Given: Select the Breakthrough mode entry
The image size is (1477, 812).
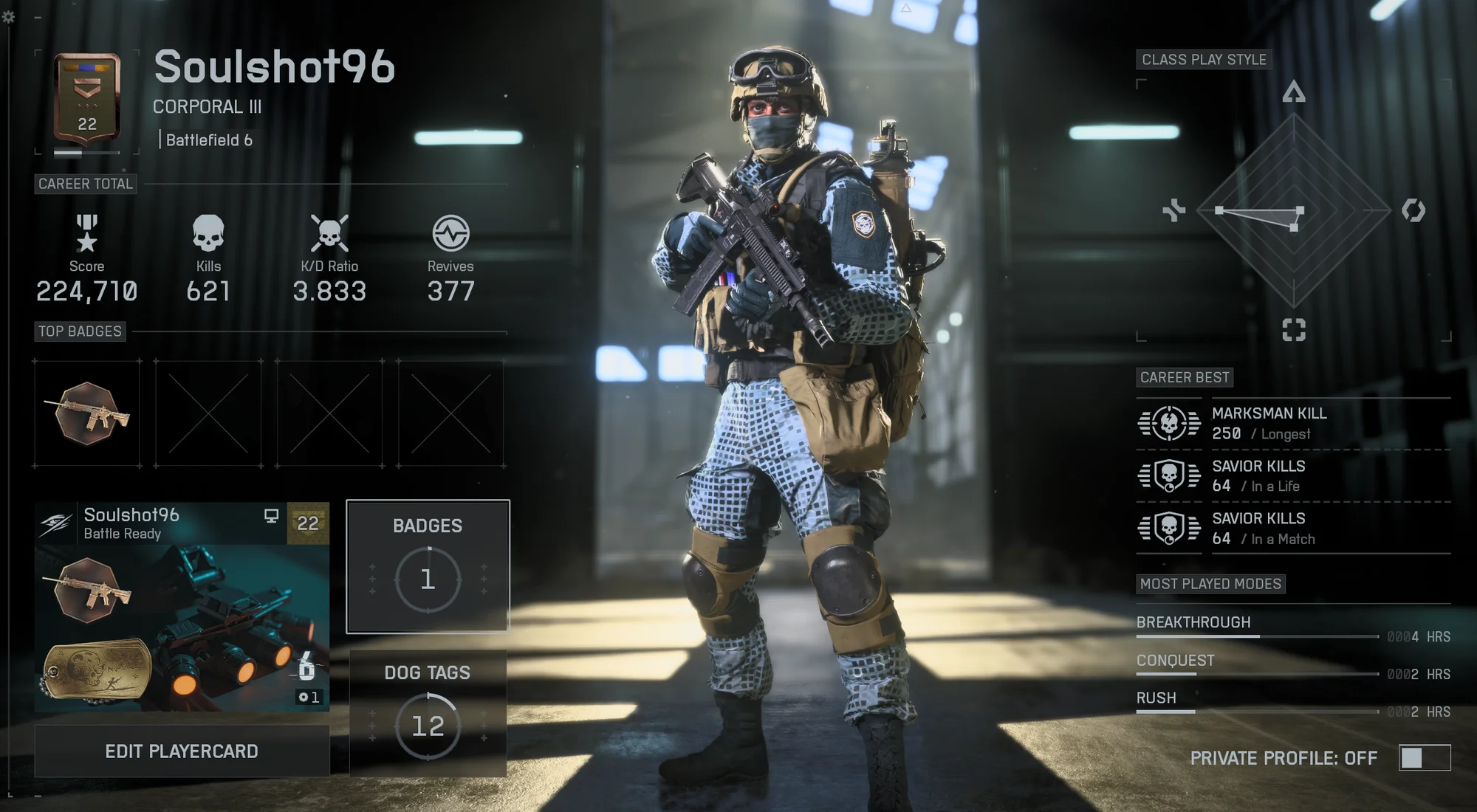Looking at the screenshot, I should click(x=1193, y=622).
